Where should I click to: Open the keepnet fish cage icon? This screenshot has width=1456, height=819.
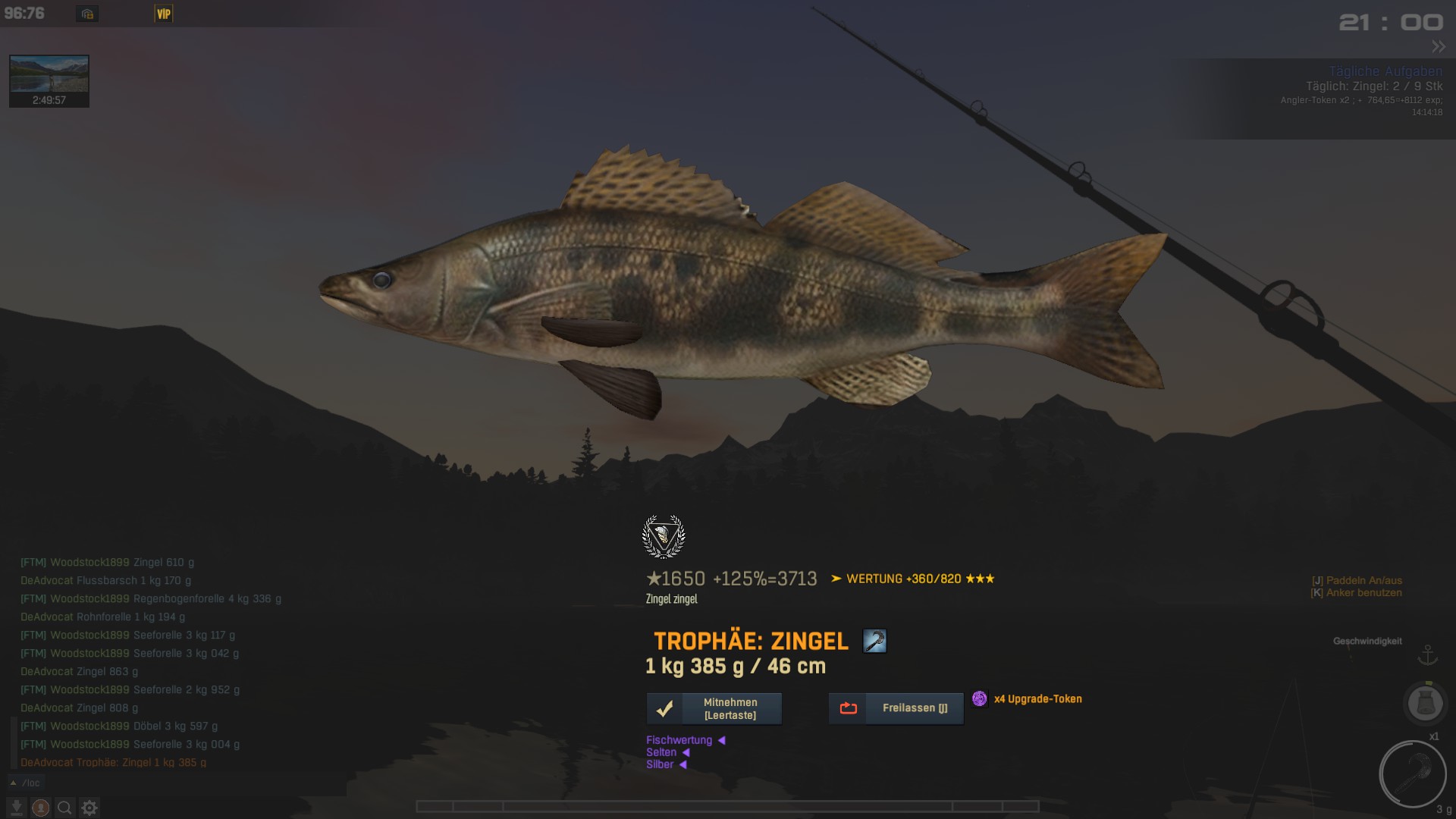tap(1425, 703)
